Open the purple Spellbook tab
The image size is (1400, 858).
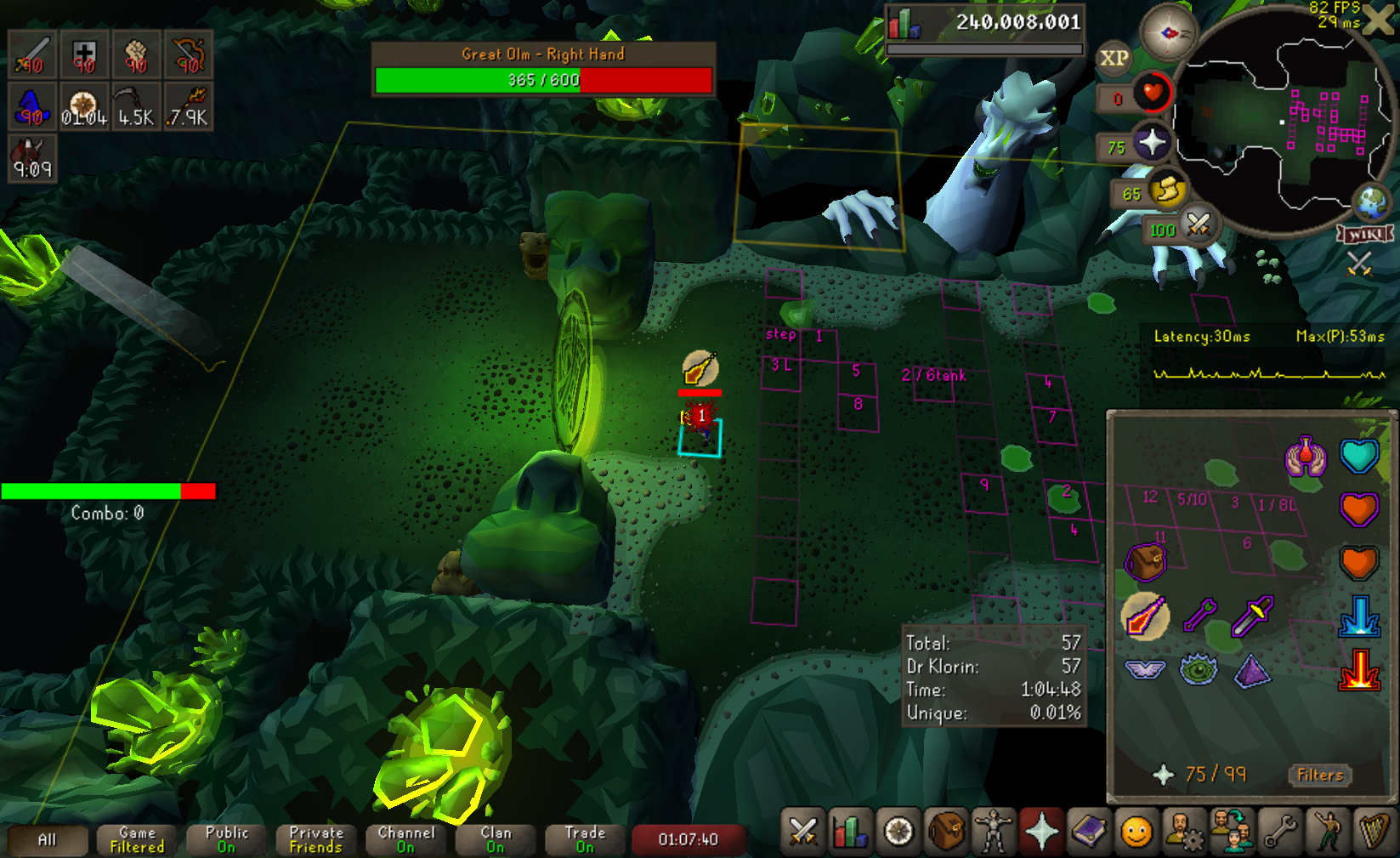pos(1088,832)
